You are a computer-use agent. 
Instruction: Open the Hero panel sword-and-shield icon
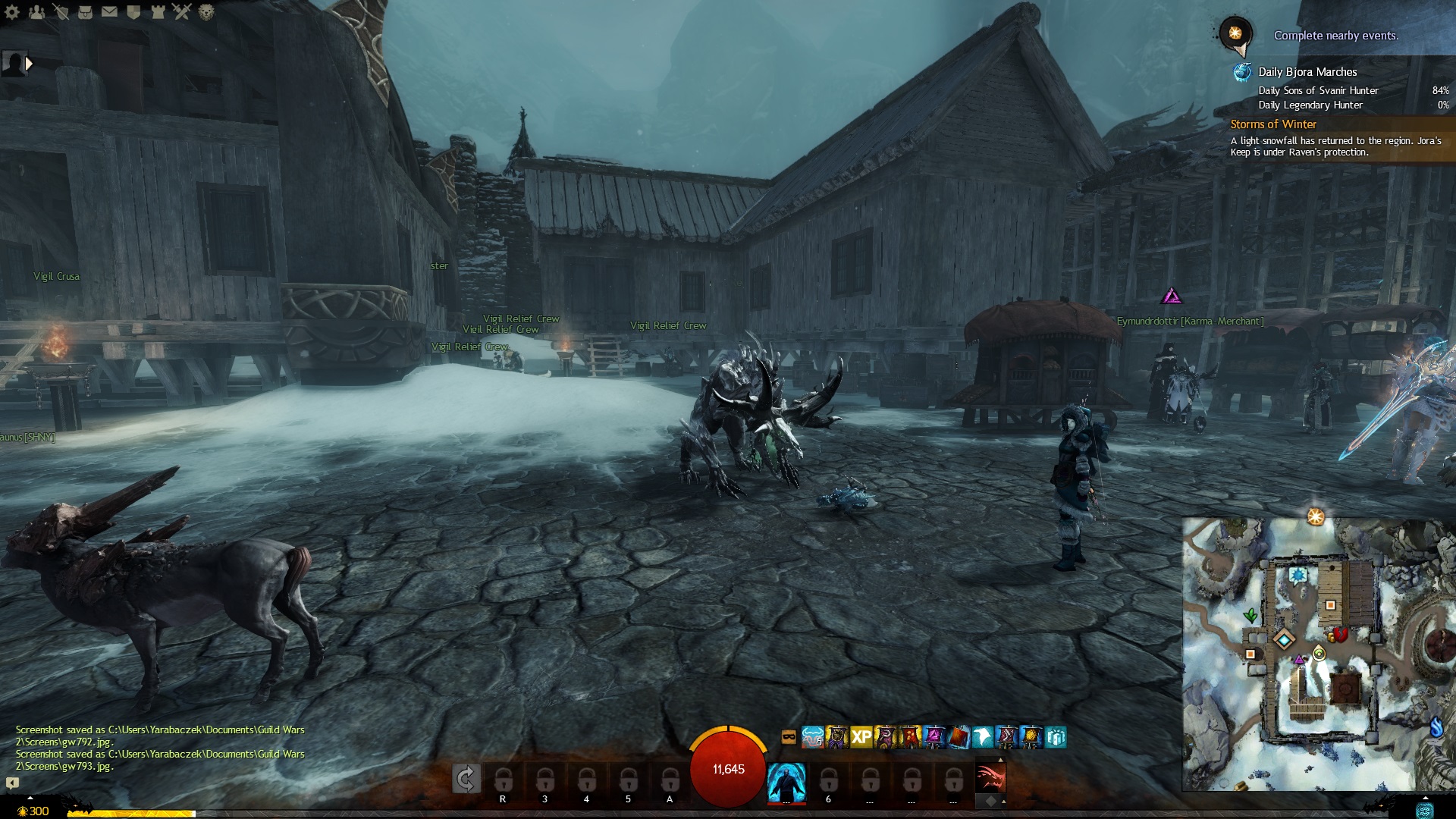[x=61, y=12]
